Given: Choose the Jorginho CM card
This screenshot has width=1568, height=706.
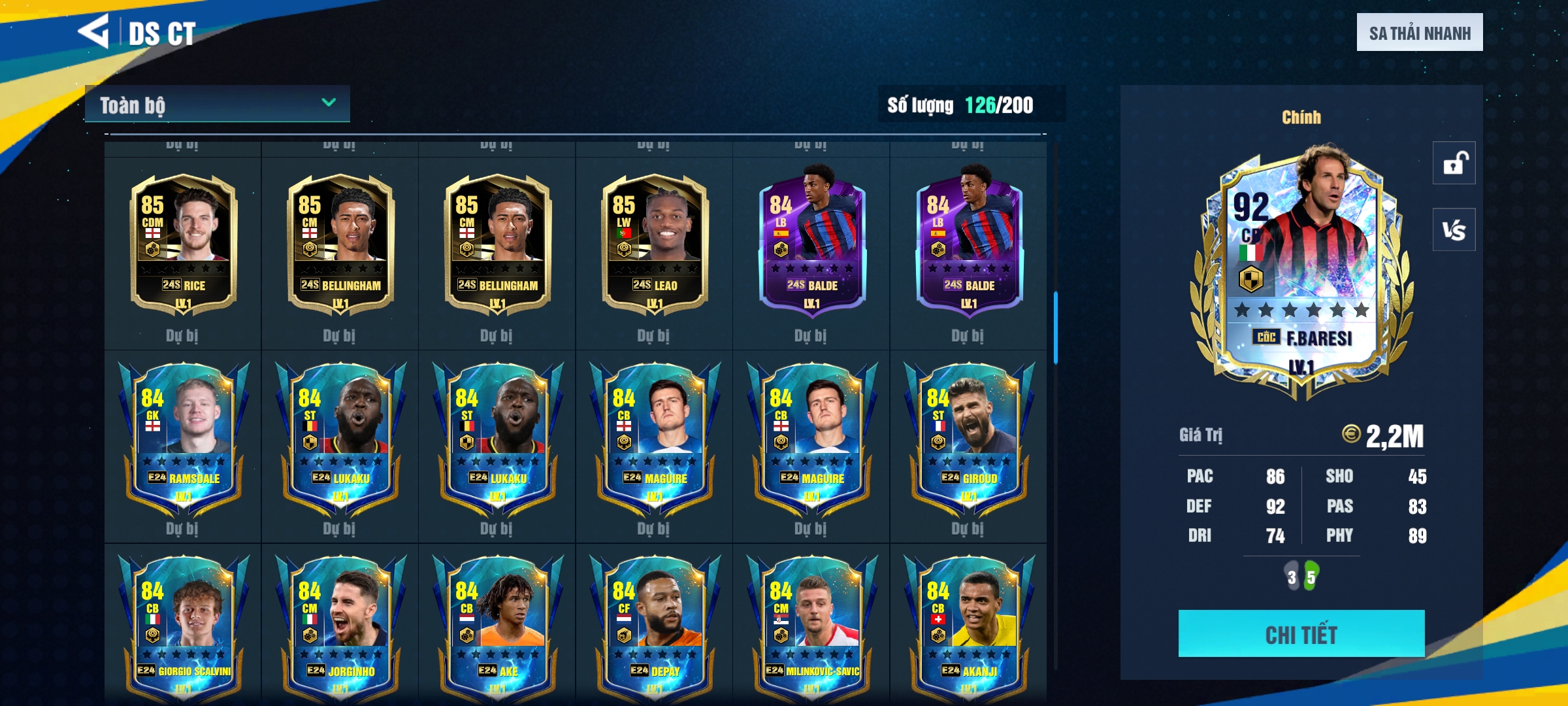Looking at the screenshot, I should [x=340, y=628].
